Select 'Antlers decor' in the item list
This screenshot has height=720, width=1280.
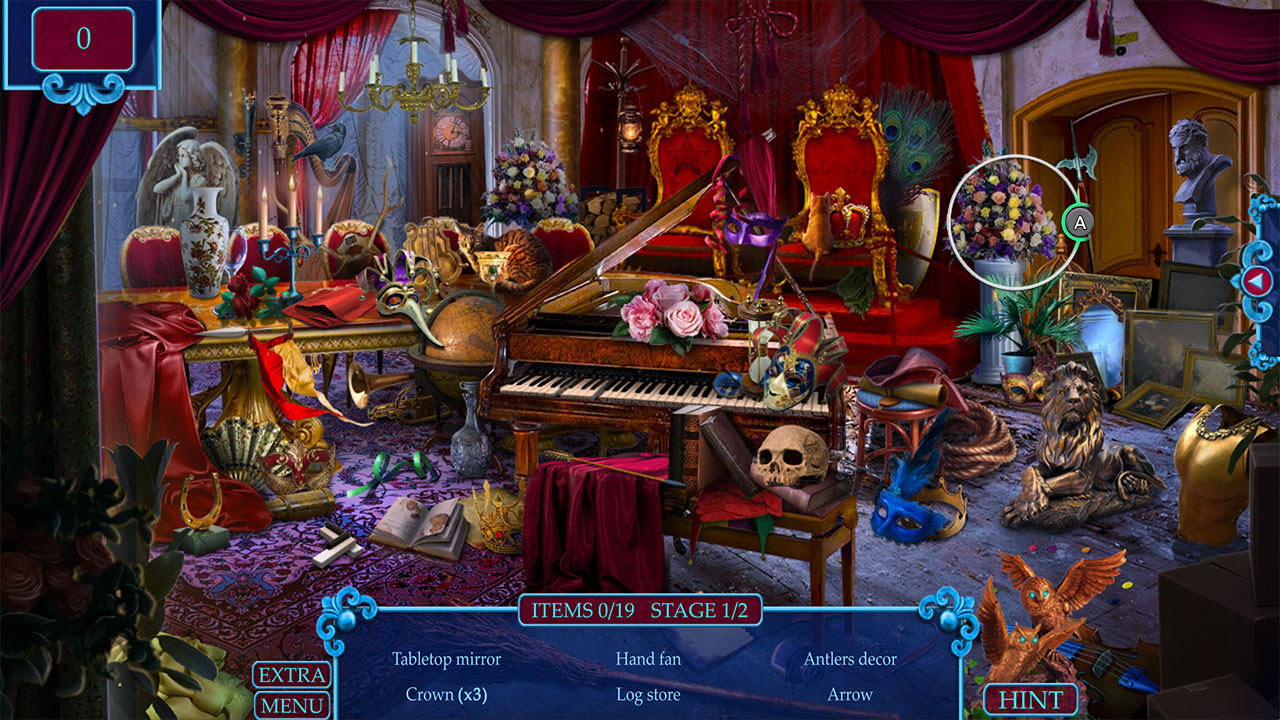click(852, 660)
